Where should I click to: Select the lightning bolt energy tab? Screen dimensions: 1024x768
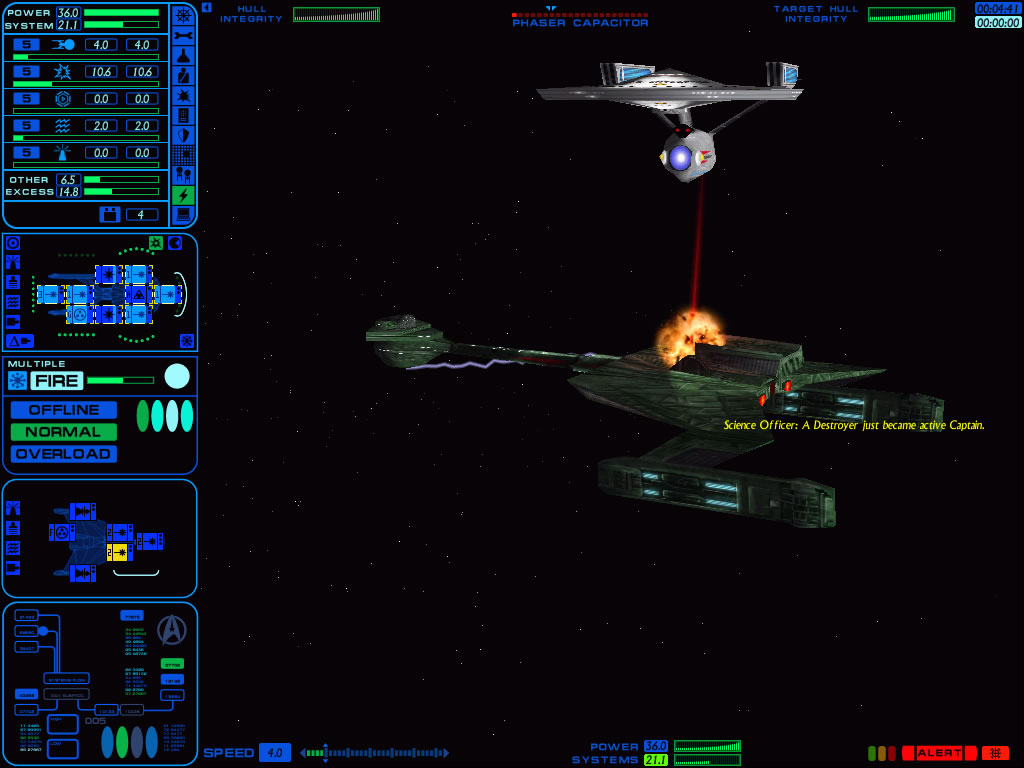[183, 195]
